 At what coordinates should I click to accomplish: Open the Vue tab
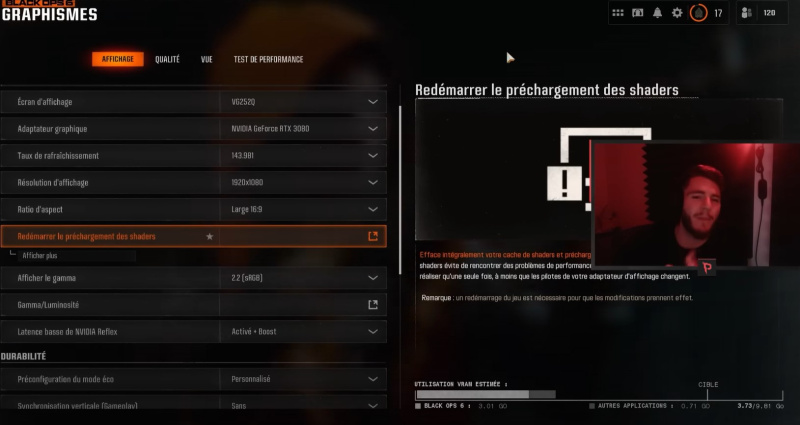point(206,59)
